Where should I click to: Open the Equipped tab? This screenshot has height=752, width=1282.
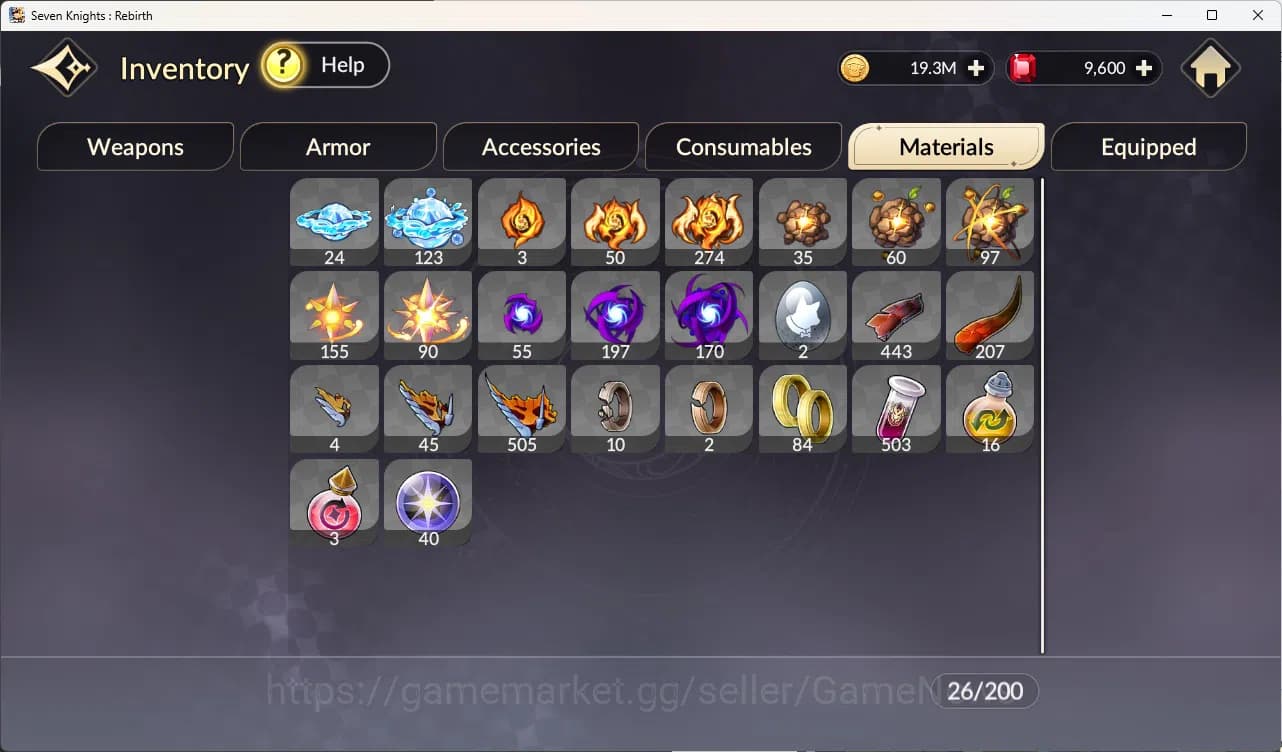click(1147, 147)
